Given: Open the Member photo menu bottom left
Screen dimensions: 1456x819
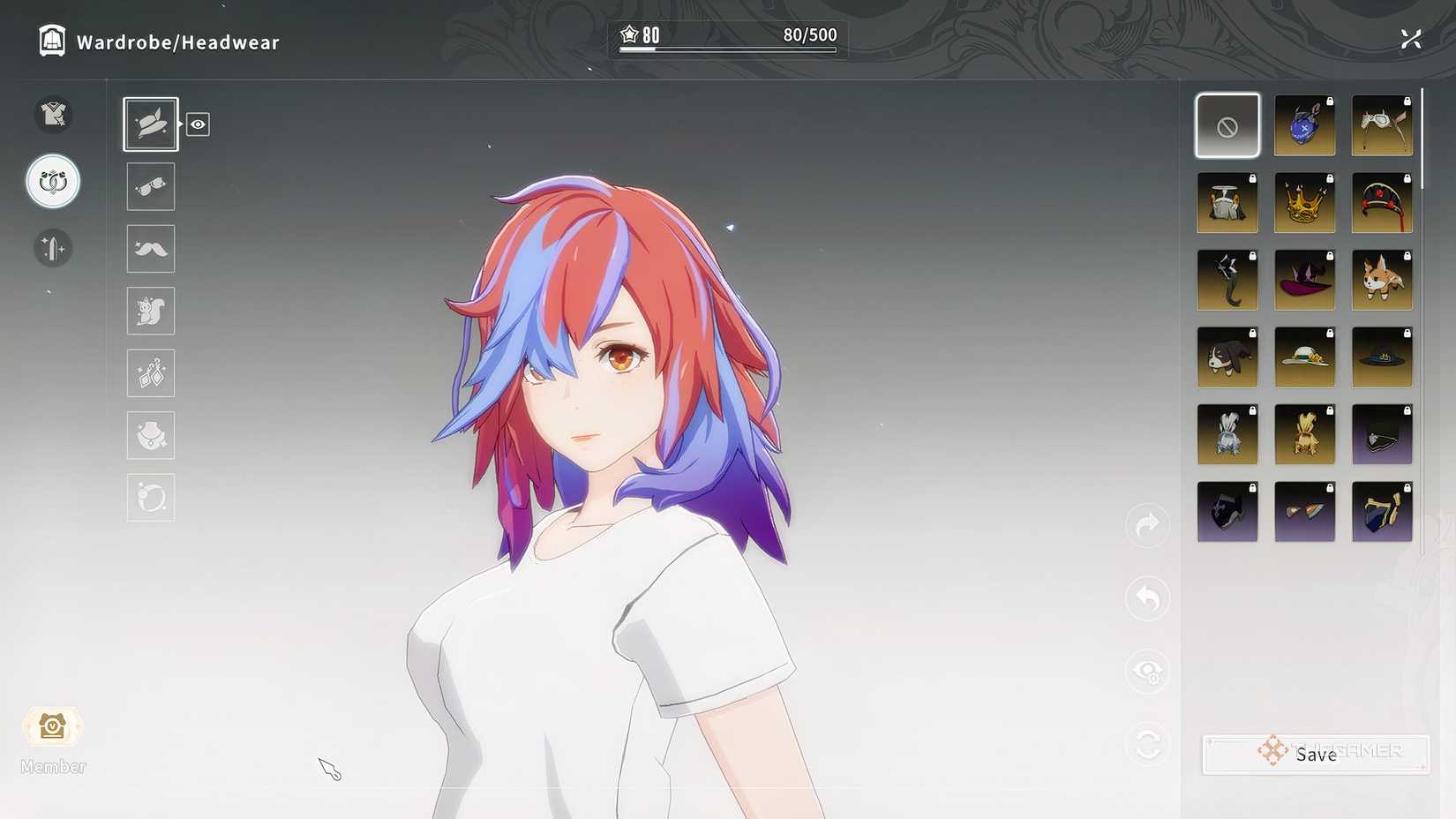Looking at the screenshot, I should coord(53,727).
